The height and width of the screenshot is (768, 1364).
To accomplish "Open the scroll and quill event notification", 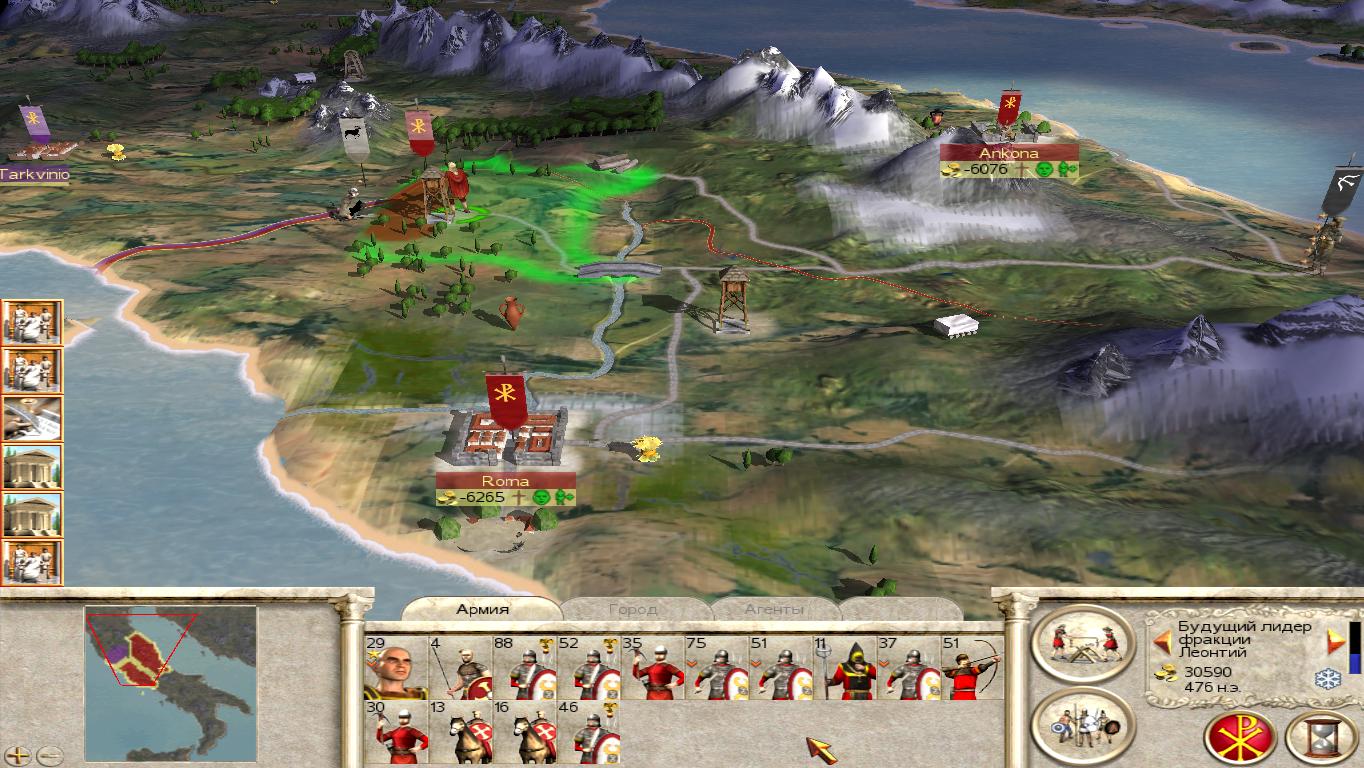I will click(x=33, y=419).
